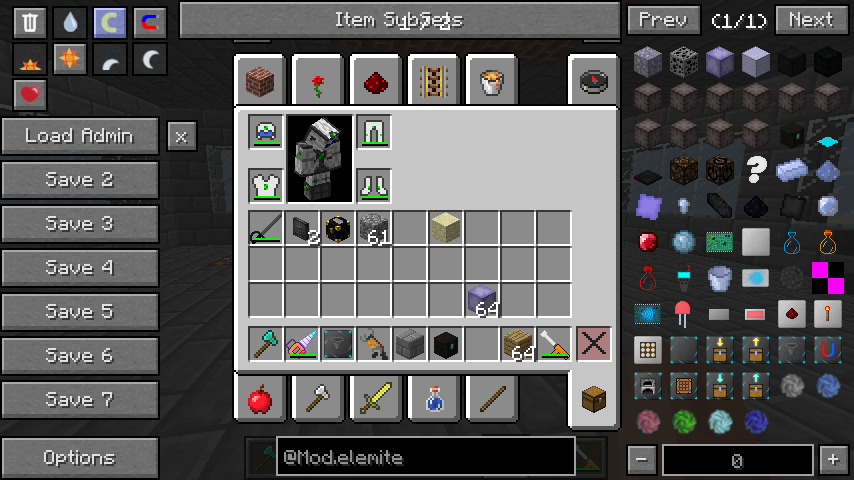Open the golden sword combat tab
The height and width of the screenshot is (480, 854).
coord(375,401)
